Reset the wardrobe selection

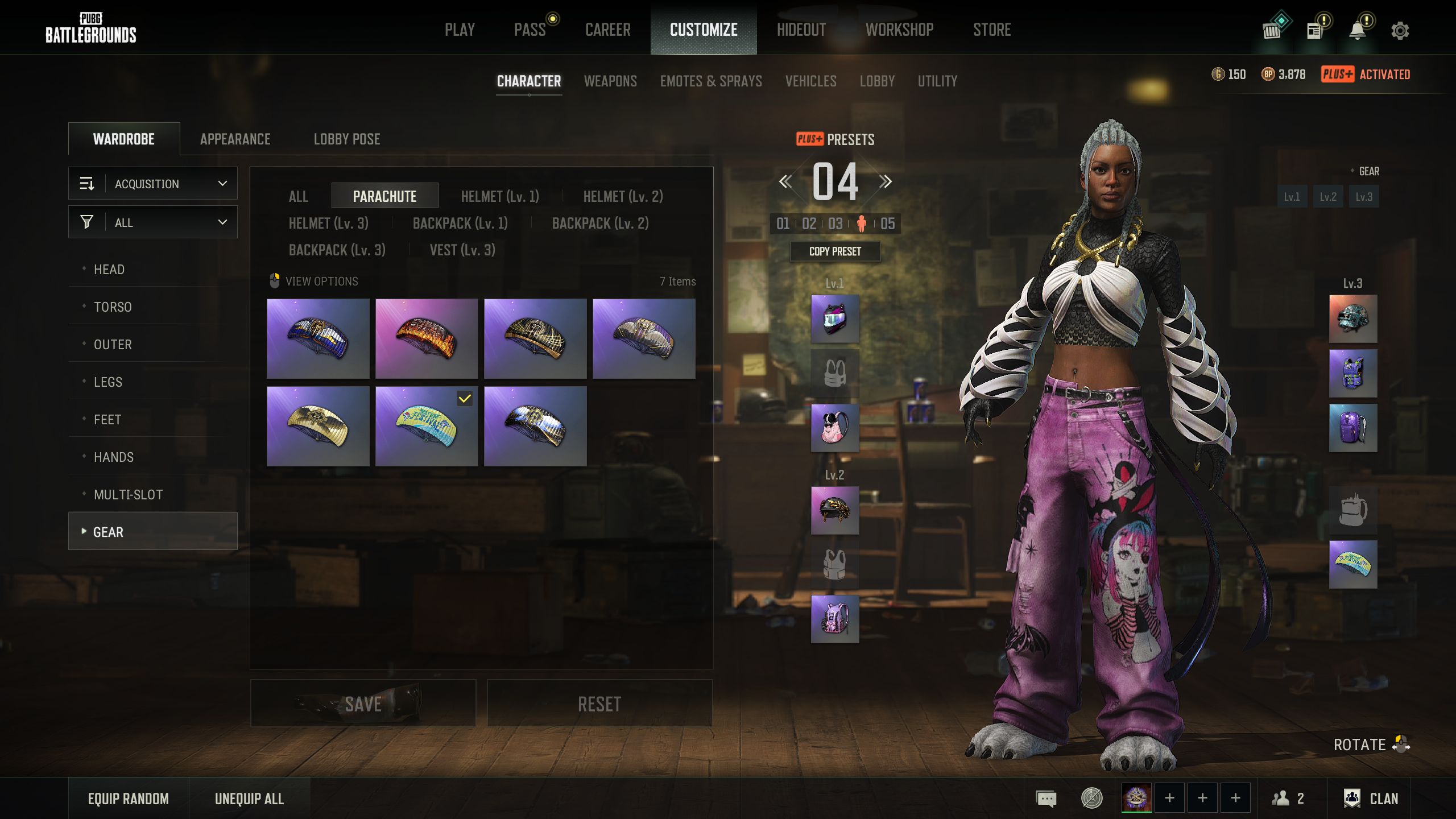(x=599, y=704)
